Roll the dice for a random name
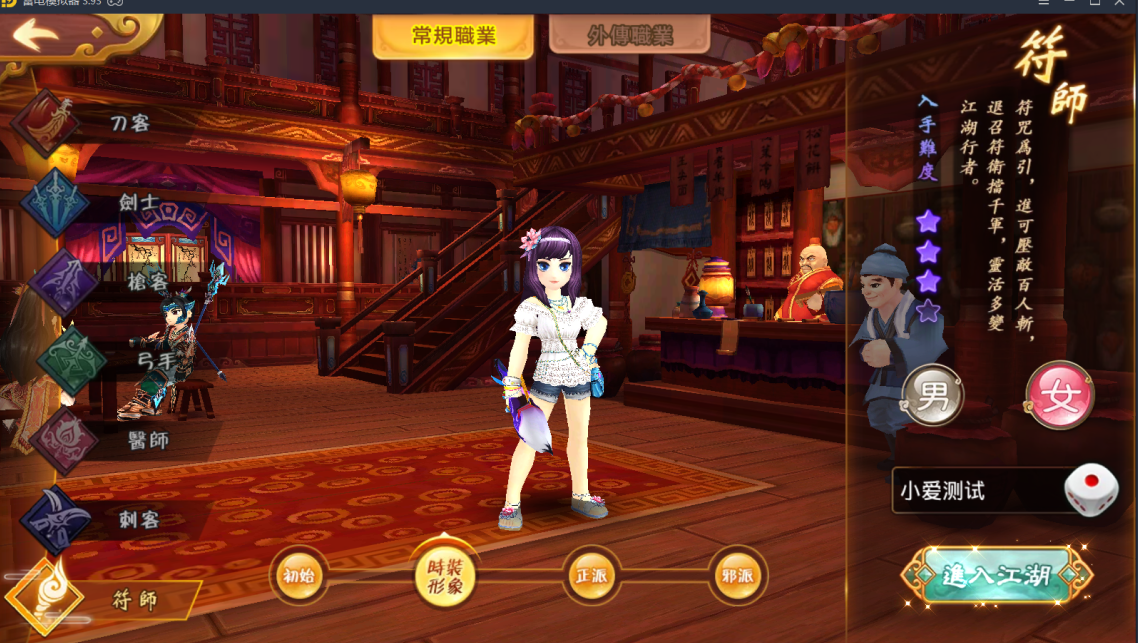Screen dimensions: 1138x643 coord(1091,490)
